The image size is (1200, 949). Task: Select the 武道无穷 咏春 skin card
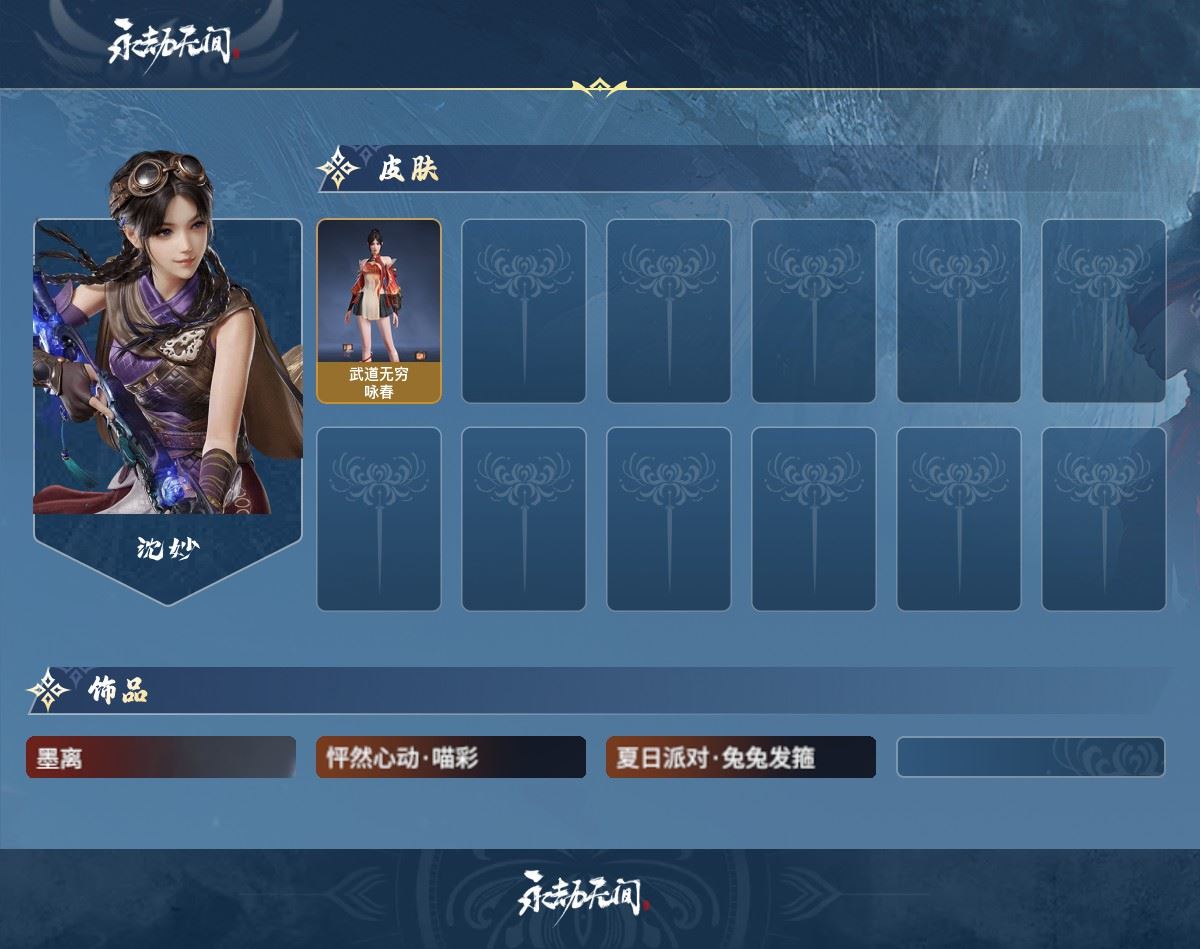[x=379, y=311]
